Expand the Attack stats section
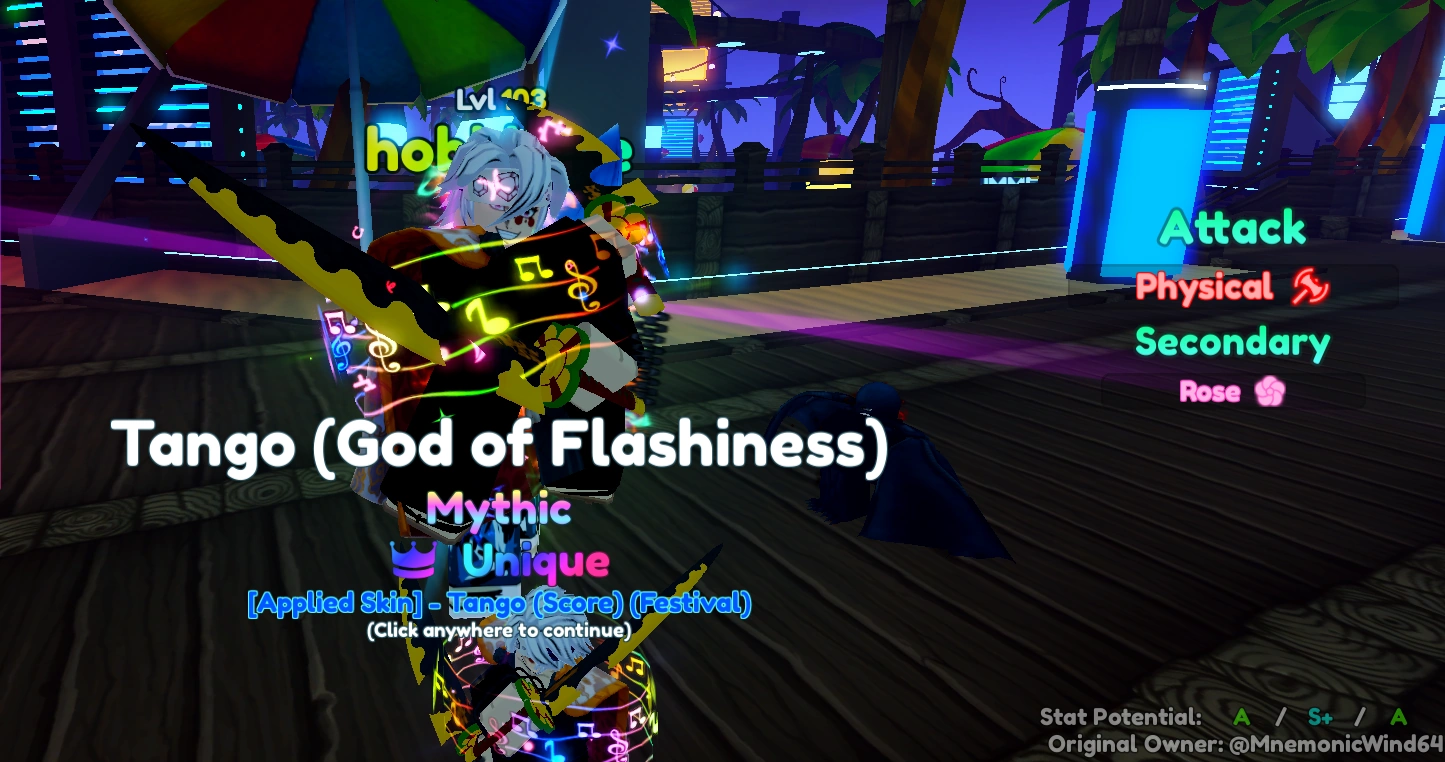This screenshot has height=762, width=1445. pos(1232,229)
